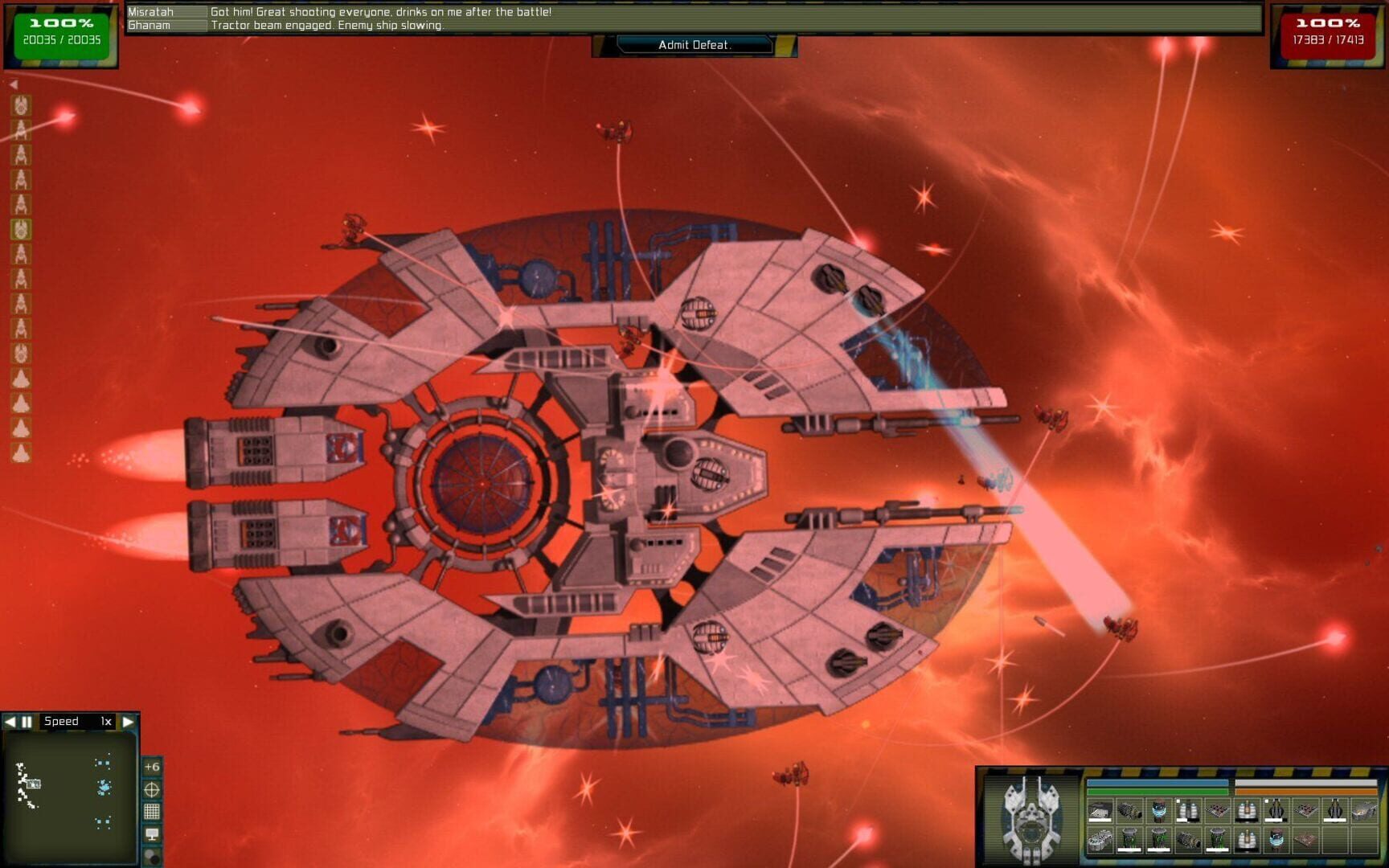
Task: Click your fleet's 100% health readout top-left
Action: 60,24
